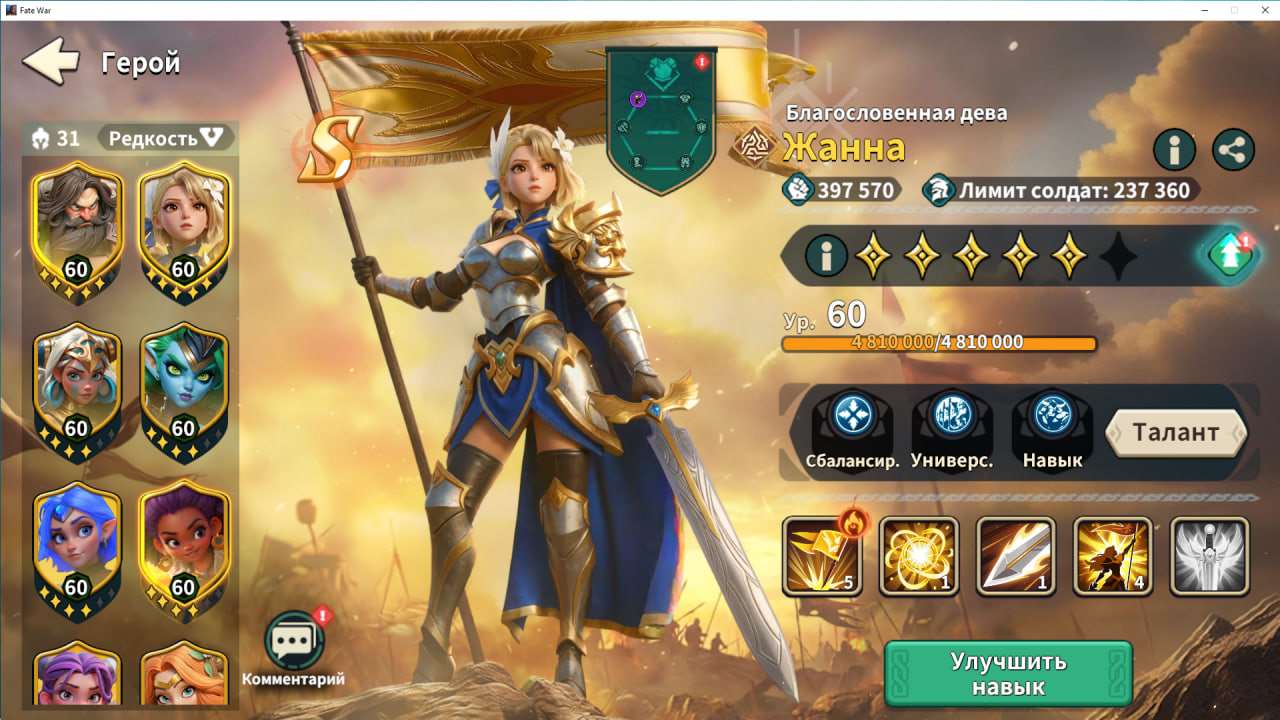The image size is (1280, 720).
Task: Click the orange experience bar showing 4810000
Action: (x=942, y=342)
